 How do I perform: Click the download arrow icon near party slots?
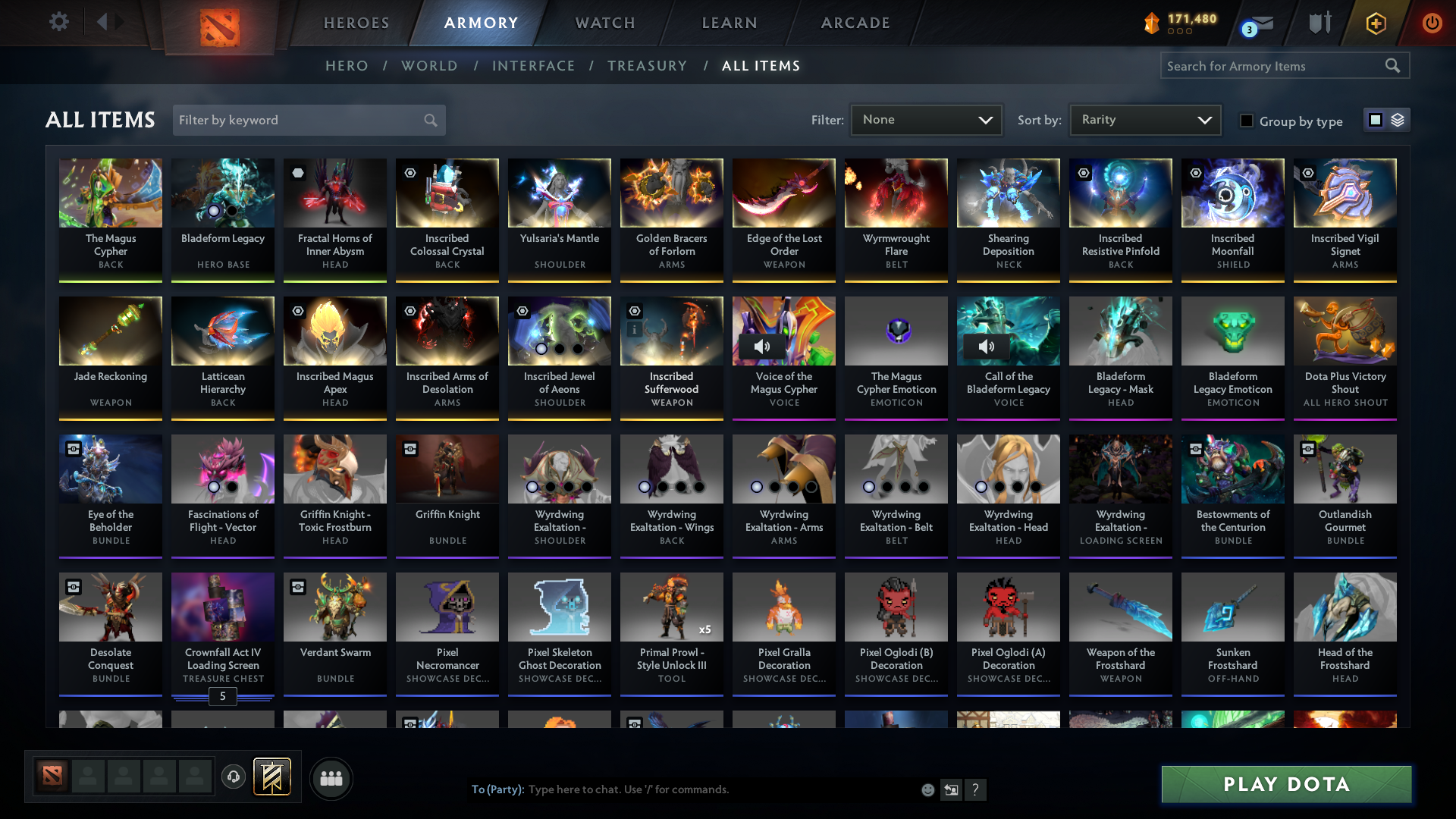coord(234,777)
